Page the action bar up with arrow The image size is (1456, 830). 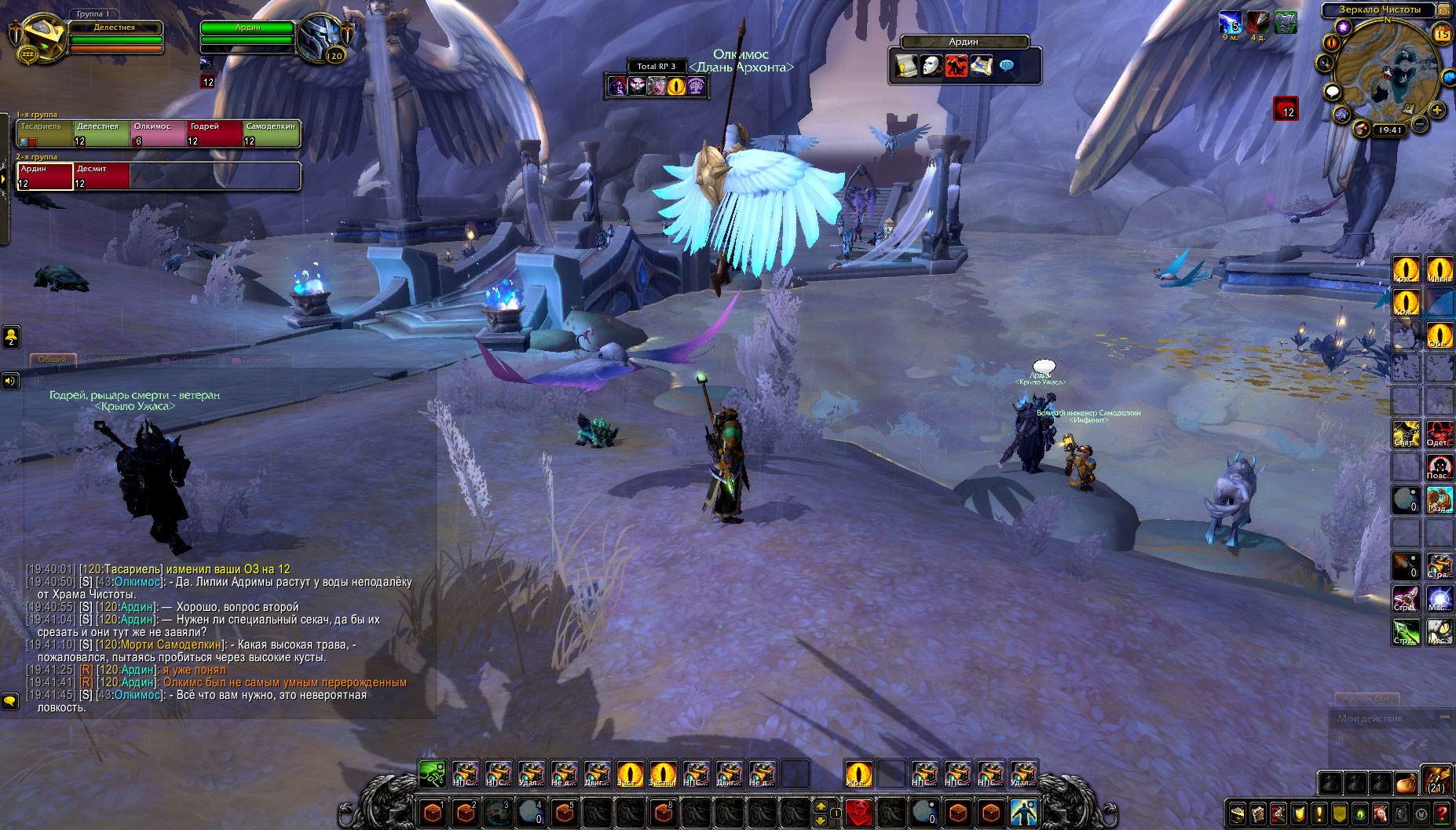[x=821, y=806]
